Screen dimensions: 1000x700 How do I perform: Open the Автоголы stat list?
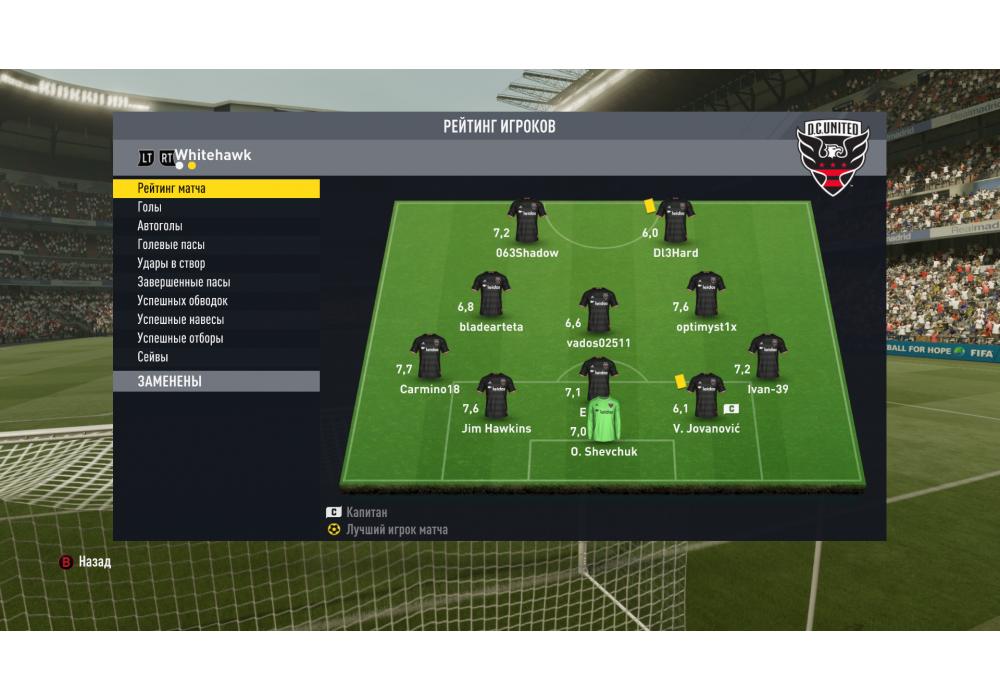[160, 226]
